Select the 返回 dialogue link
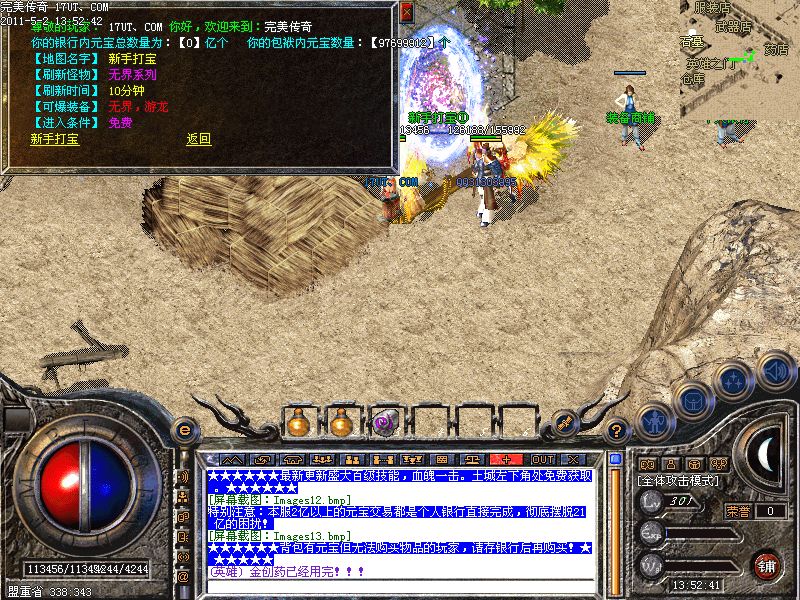This screenshot has height=600, width=800. click(199, 139)
